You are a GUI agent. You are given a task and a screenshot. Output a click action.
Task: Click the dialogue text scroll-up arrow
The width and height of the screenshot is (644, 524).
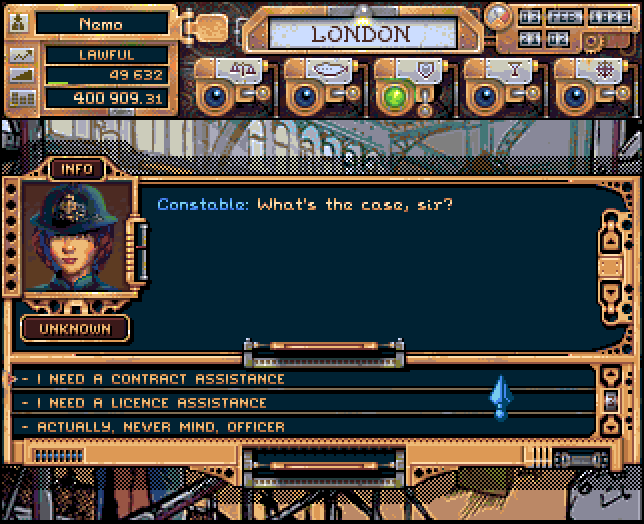point(610,240)
